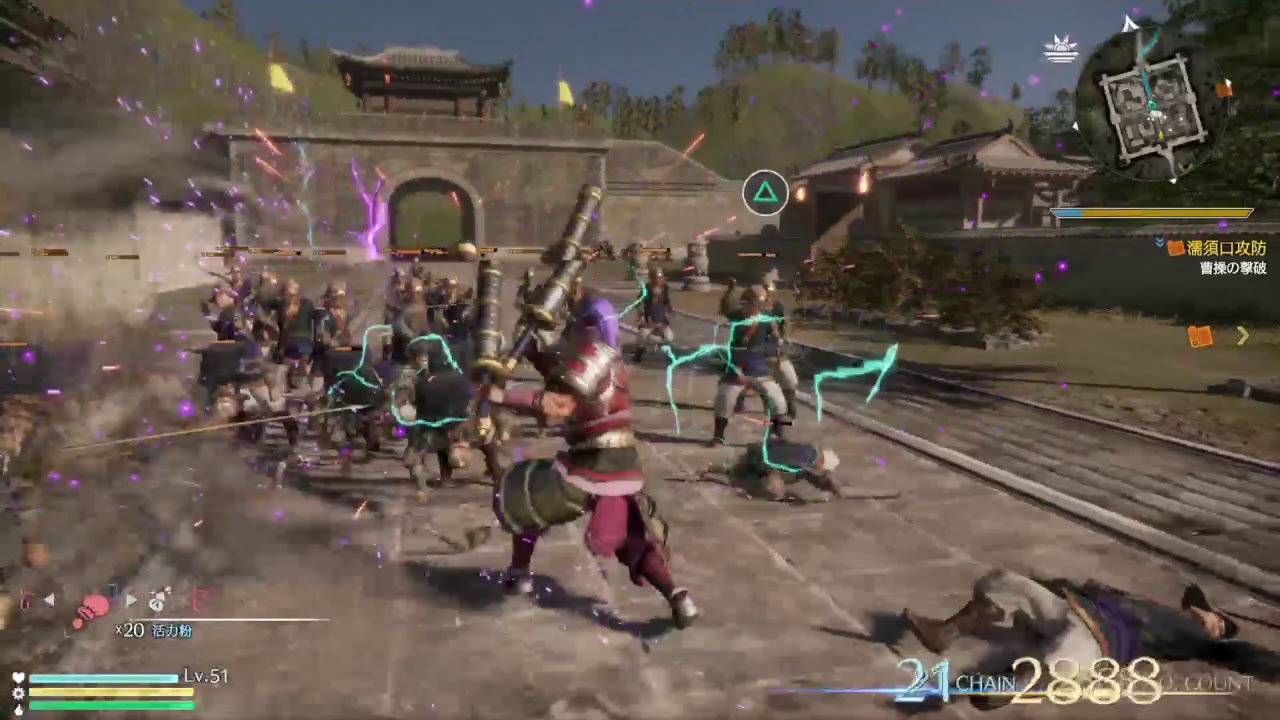Click the war drum icon in the item palette
The image size is (1280, 720).
point(156,603)
